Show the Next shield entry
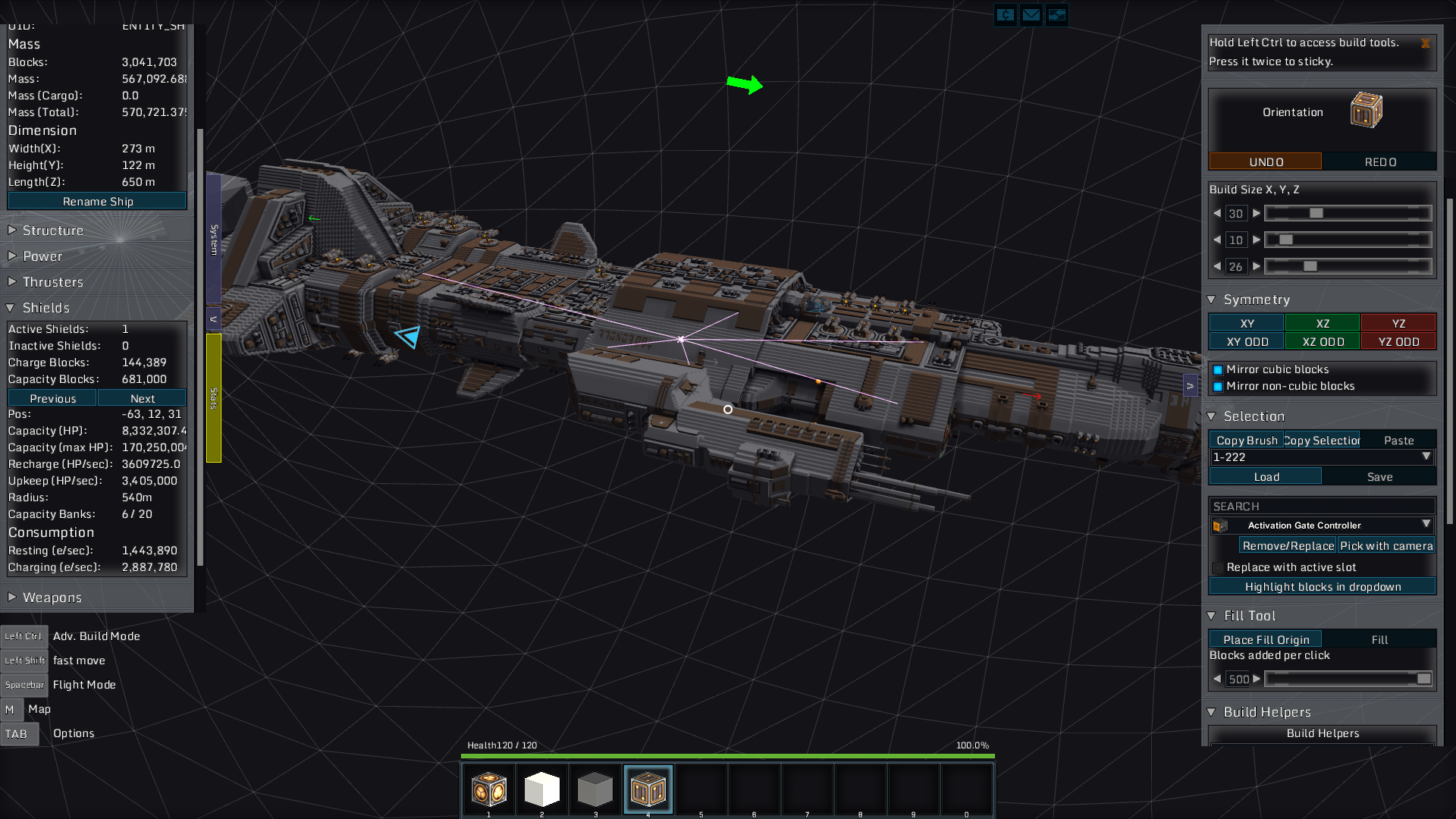 tap(142, 398)
